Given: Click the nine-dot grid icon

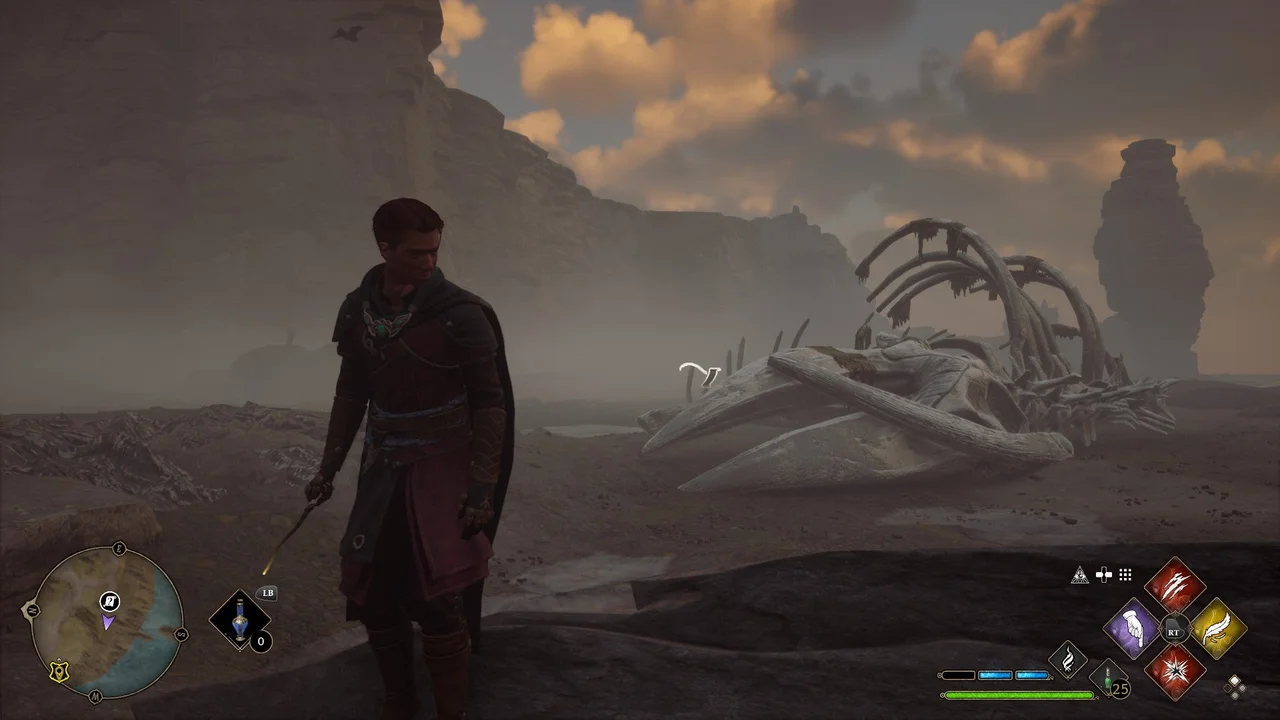Looking at the screenshot, I should (1125, 574).
